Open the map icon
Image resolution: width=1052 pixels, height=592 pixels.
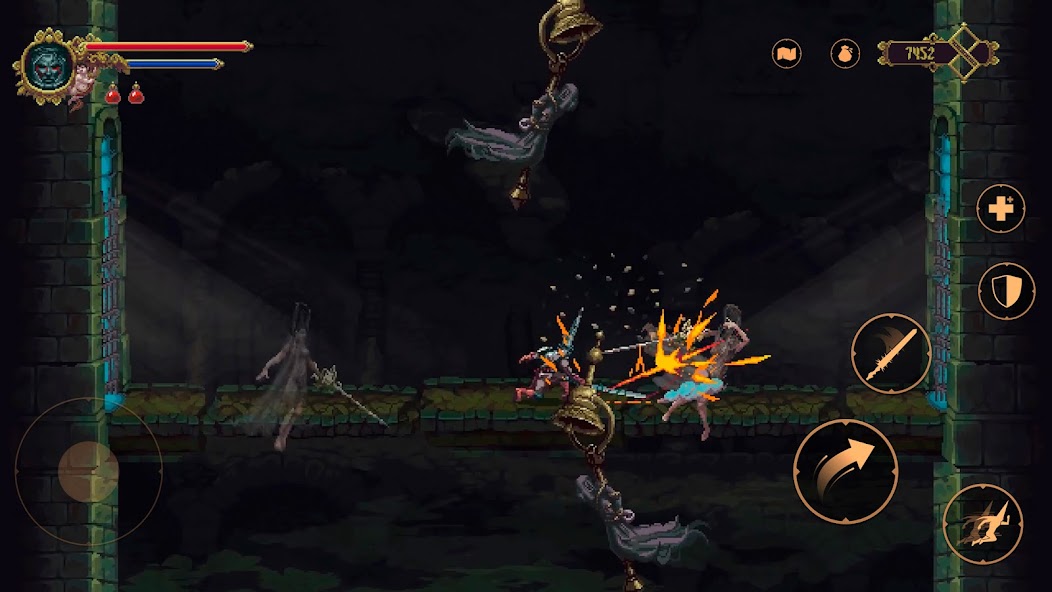[787, 53]
